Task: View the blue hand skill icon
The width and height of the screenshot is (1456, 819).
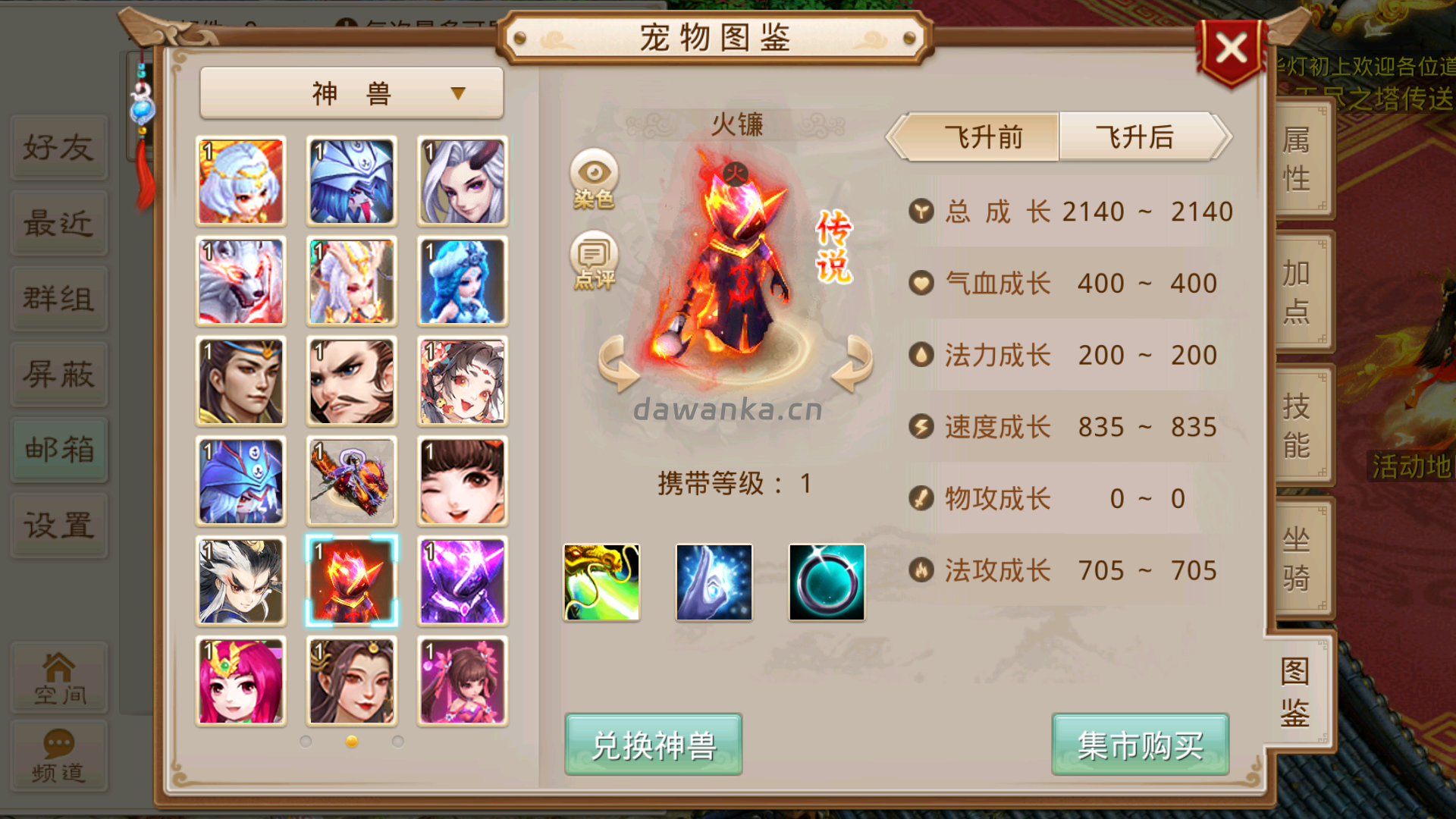Action: 714,582
